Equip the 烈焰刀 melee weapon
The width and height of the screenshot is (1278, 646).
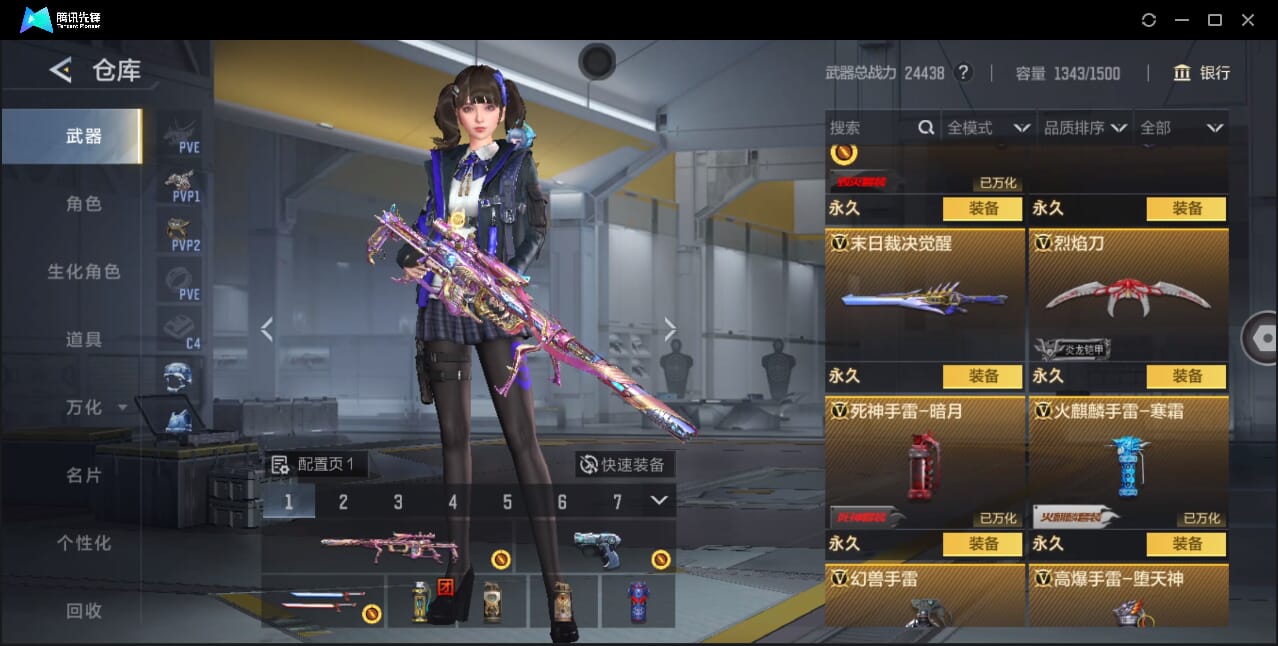[x=1186, y=209]
